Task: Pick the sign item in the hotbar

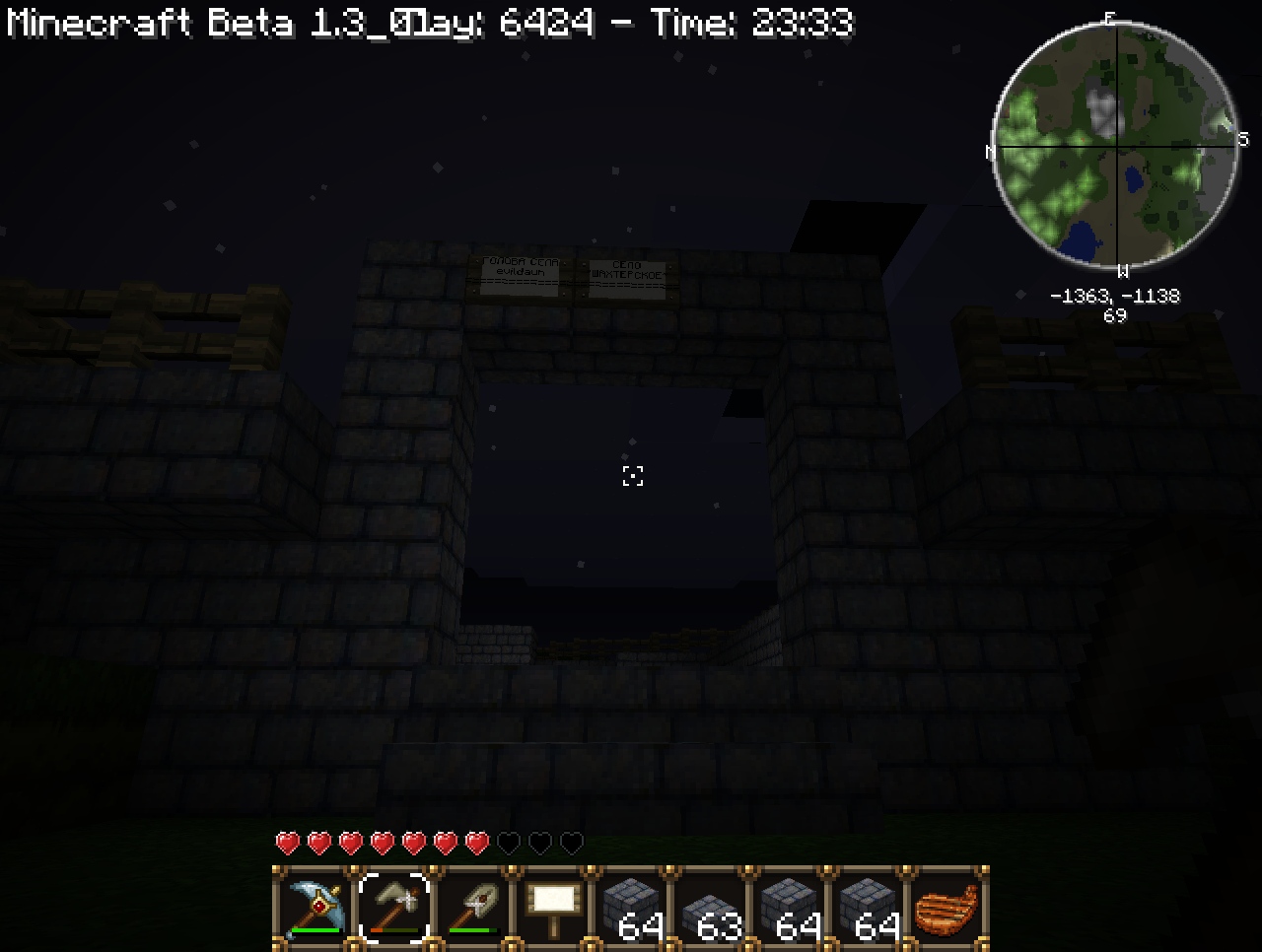Action: [552, 907]
